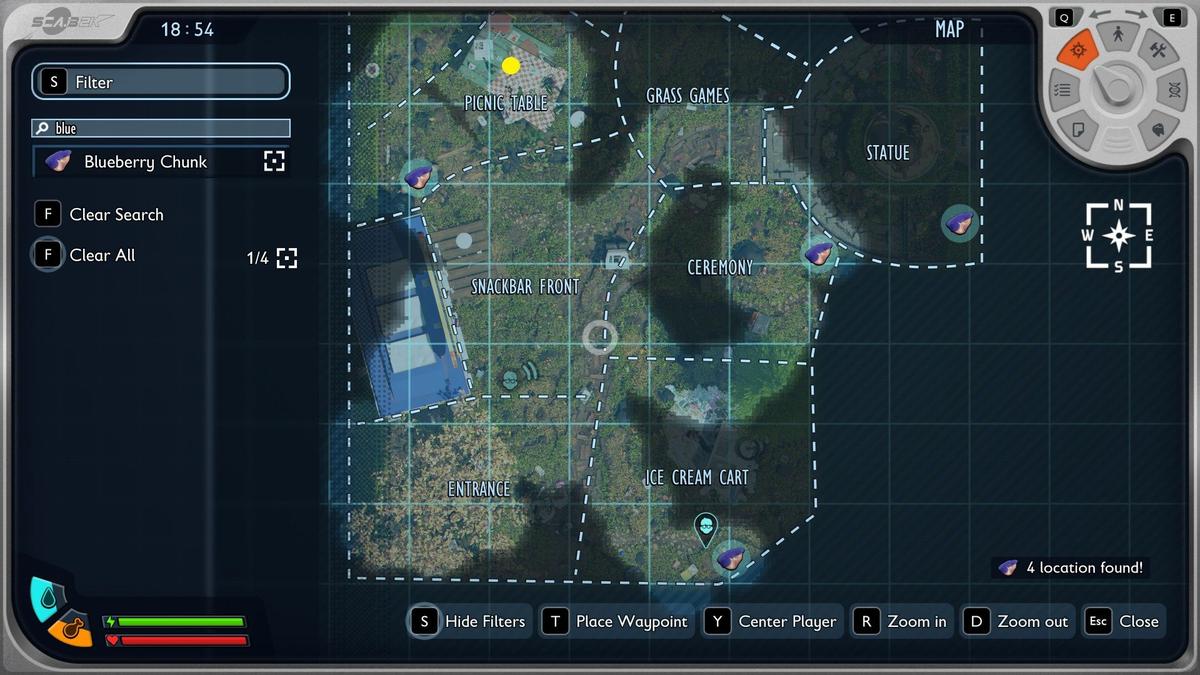Select the Blueberry Chunk filter entry
This screenshot has width=1200, height=675.
pos(145,162)
